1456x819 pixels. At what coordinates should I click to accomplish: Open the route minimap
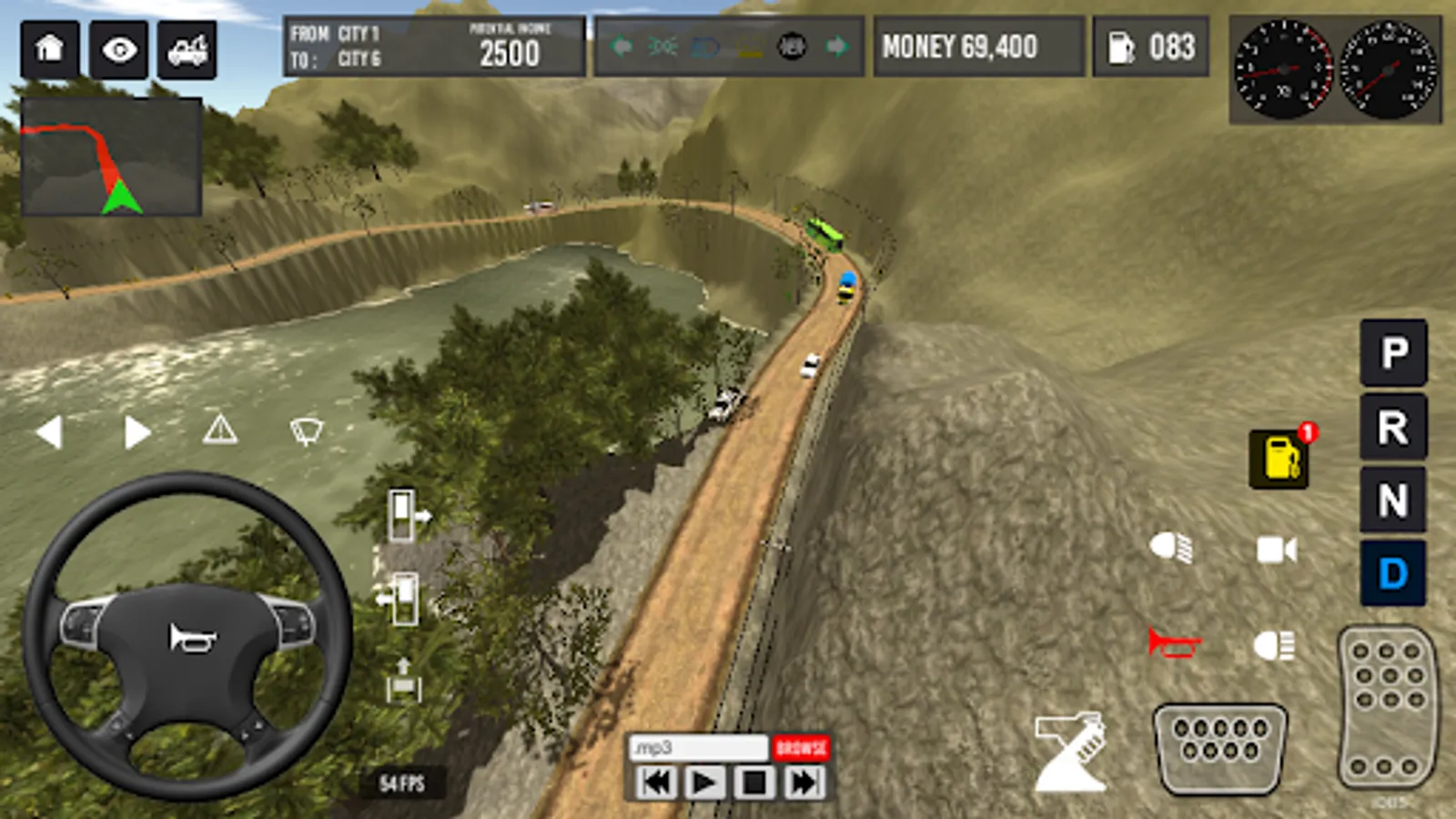click(111, 157)
